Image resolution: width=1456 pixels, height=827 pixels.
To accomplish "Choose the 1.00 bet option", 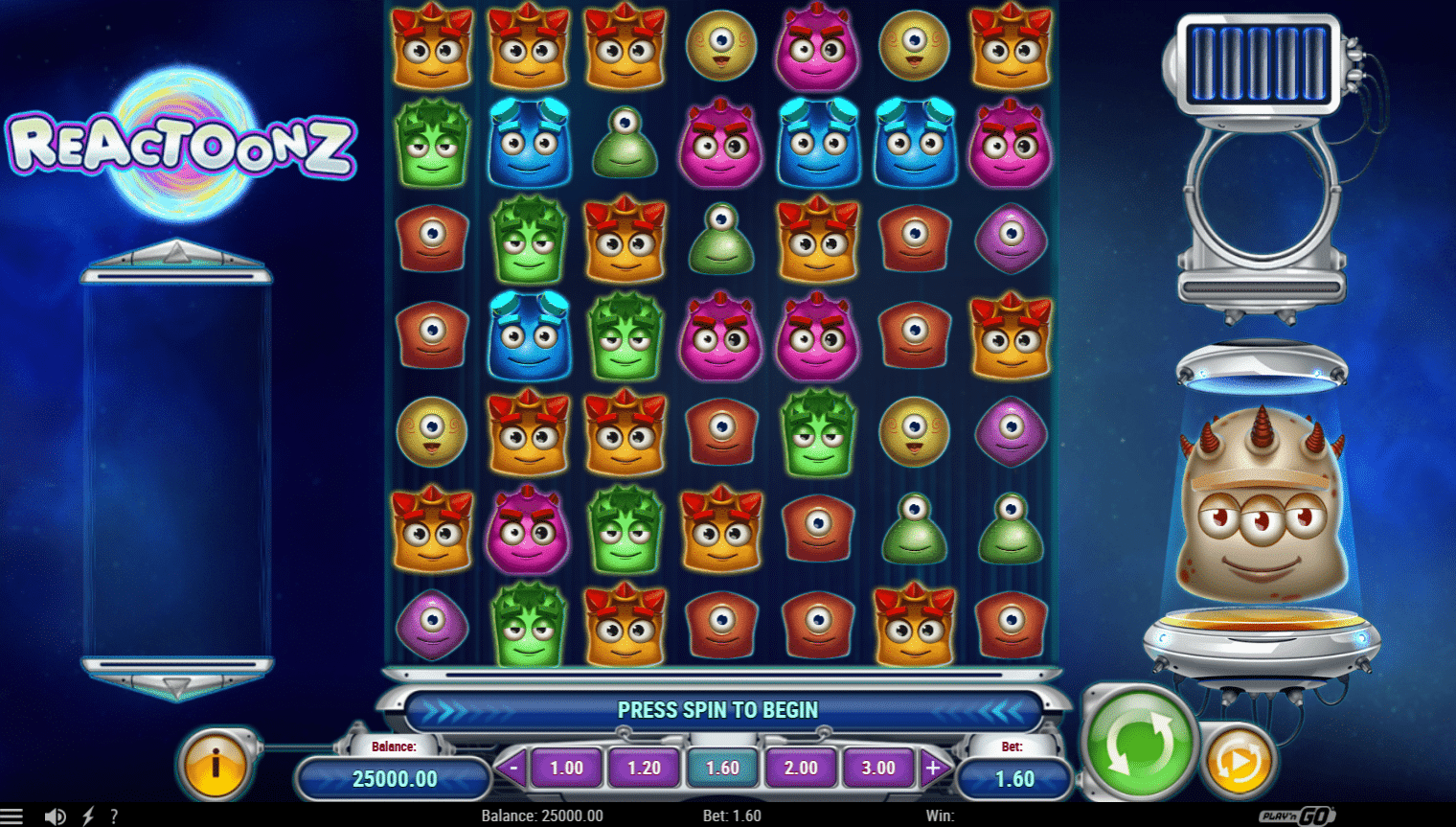I will click(x=566, y=768).
